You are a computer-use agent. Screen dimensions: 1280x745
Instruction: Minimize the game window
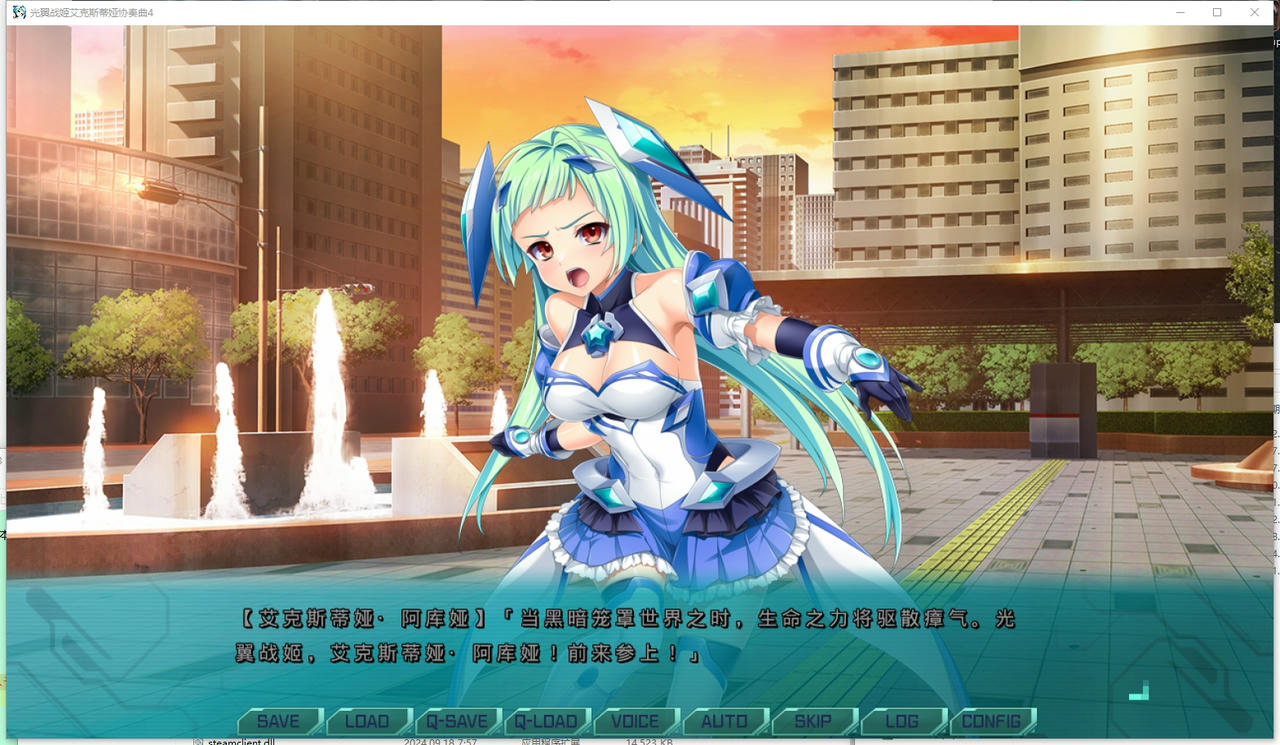(x=1181, y=12)
